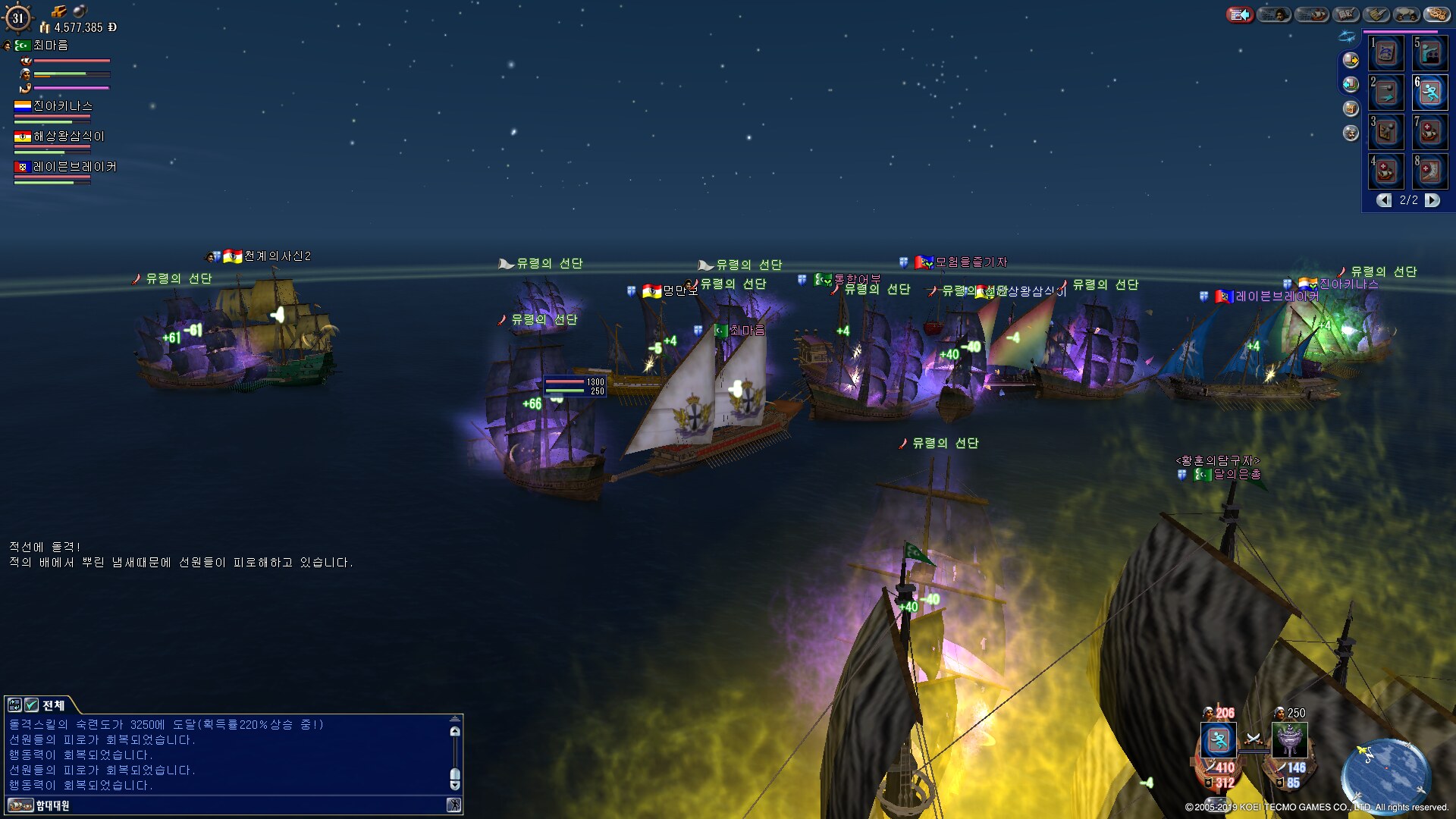Open the character portrait menu button

click(1274, 14)
